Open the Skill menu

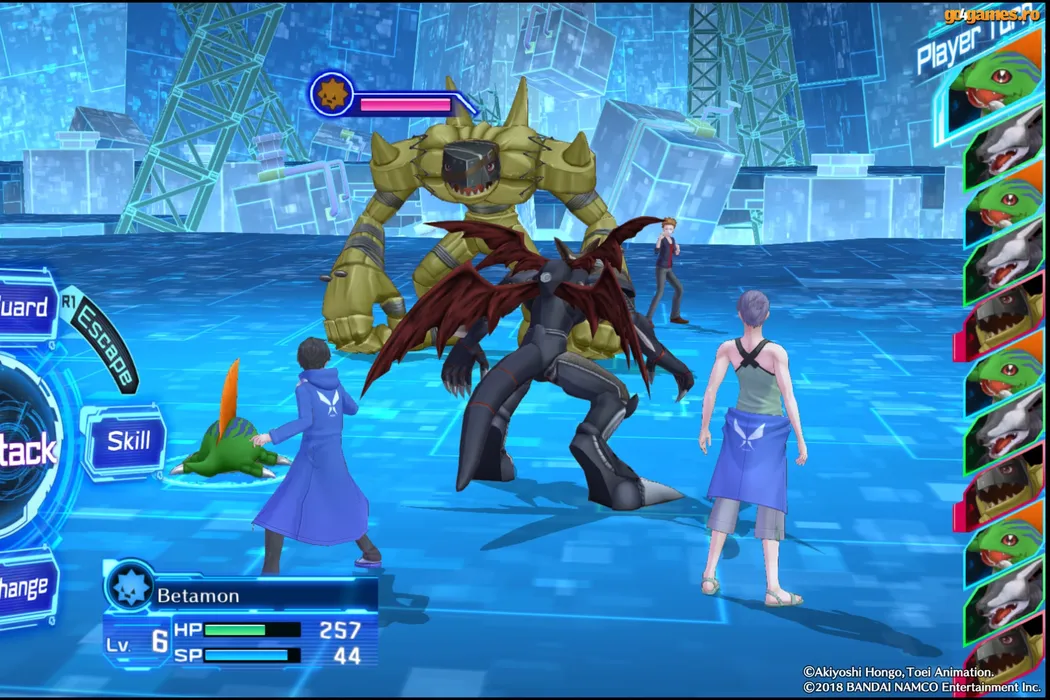click(127, 441)
